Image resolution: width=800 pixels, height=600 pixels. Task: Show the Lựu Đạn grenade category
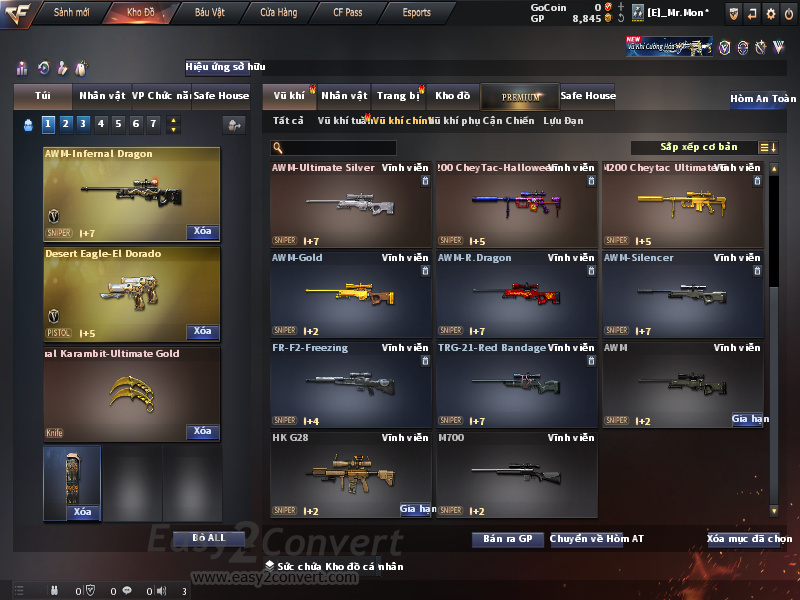563,121
